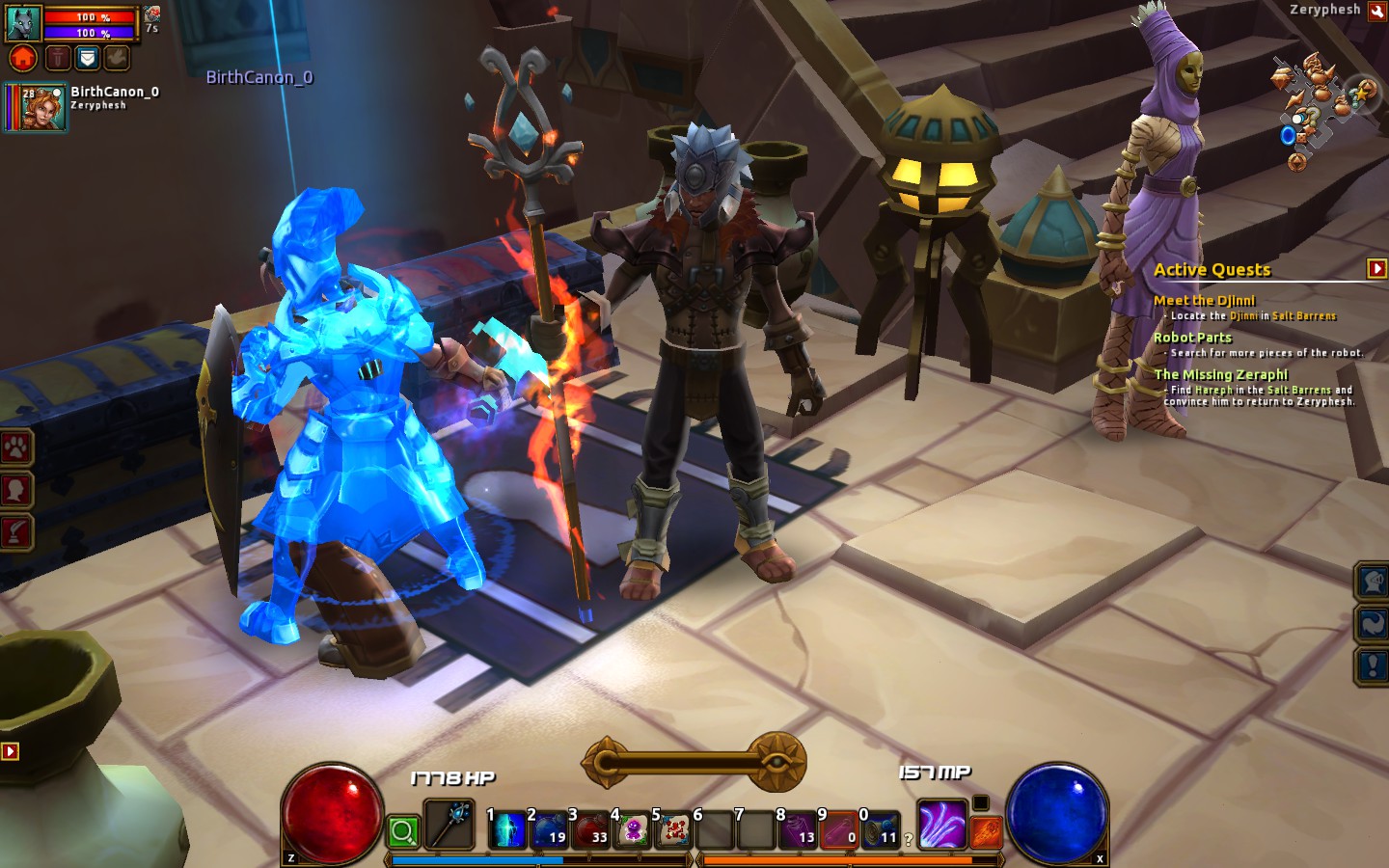Select BirthCanon_0 party member portrait
1389x868 pixels.
(x=37, y=107)
